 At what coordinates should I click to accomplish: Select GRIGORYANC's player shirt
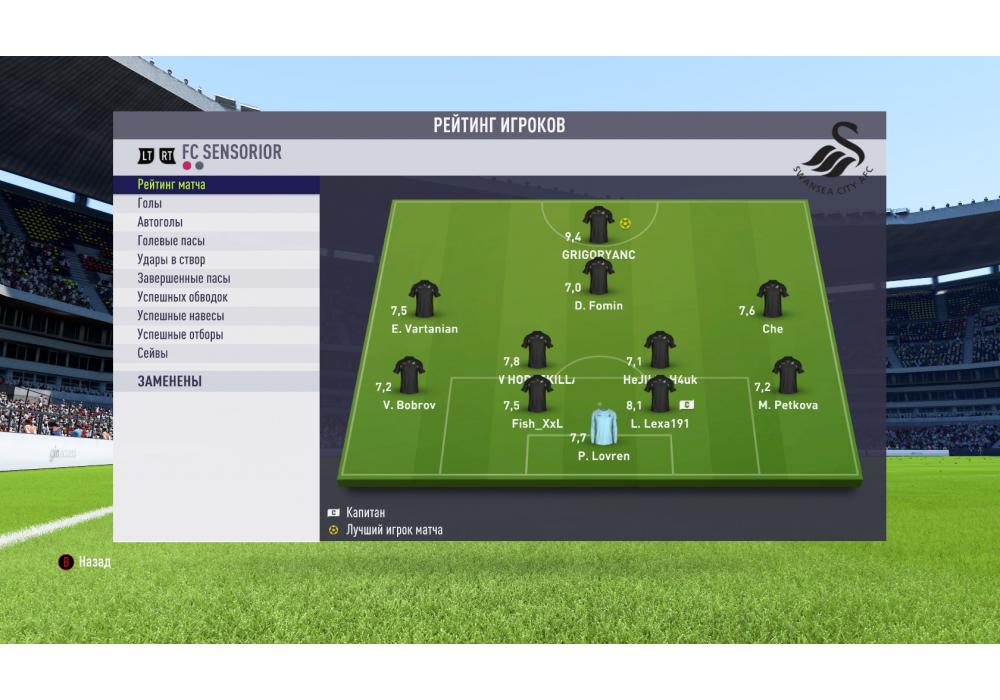(598, 225)
